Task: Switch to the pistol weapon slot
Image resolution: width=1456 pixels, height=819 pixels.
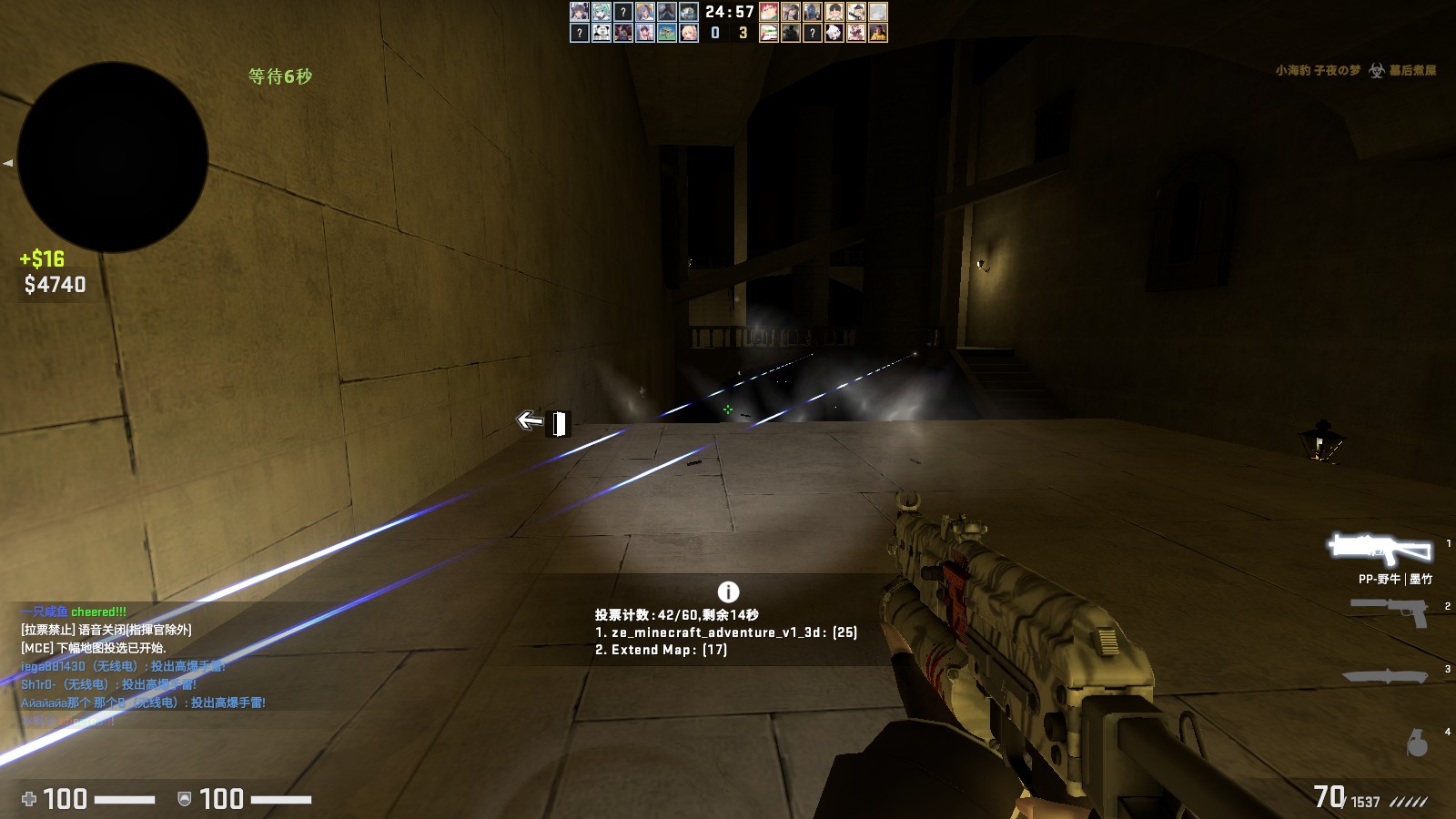Action: 1390,611
